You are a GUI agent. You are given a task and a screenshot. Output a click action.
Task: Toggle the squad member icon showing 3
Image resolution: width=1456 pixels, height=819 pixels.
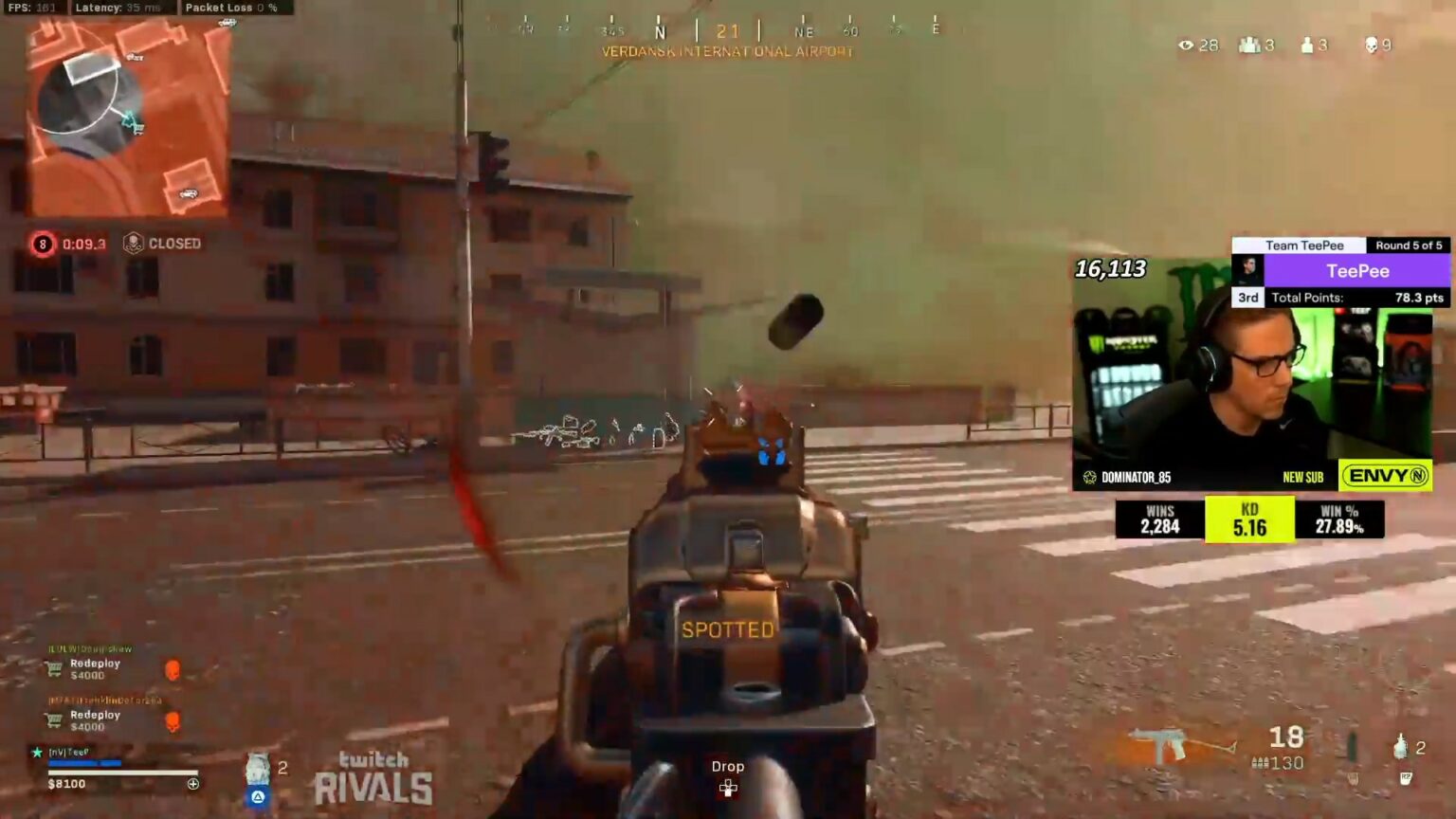click(1248, 45)
